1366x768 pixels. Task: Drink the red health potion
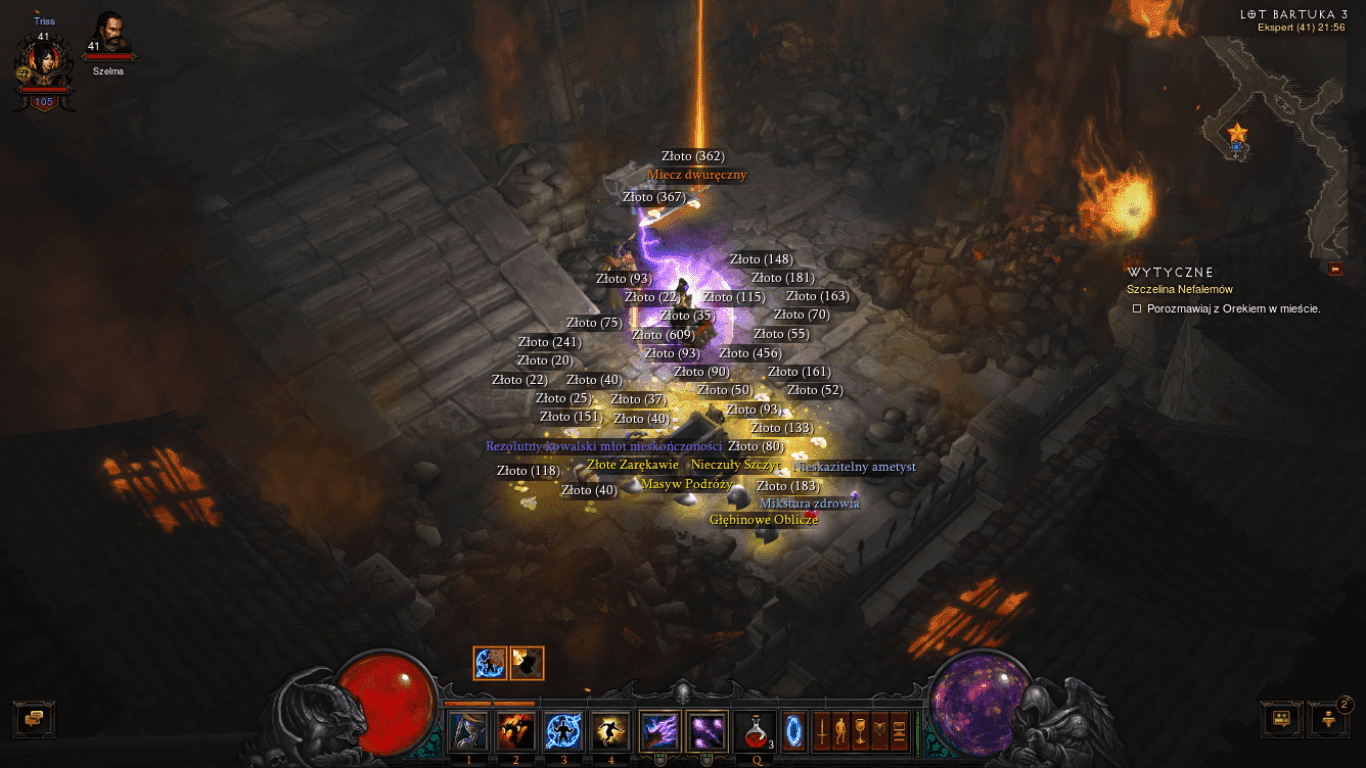tap(755, 731)
